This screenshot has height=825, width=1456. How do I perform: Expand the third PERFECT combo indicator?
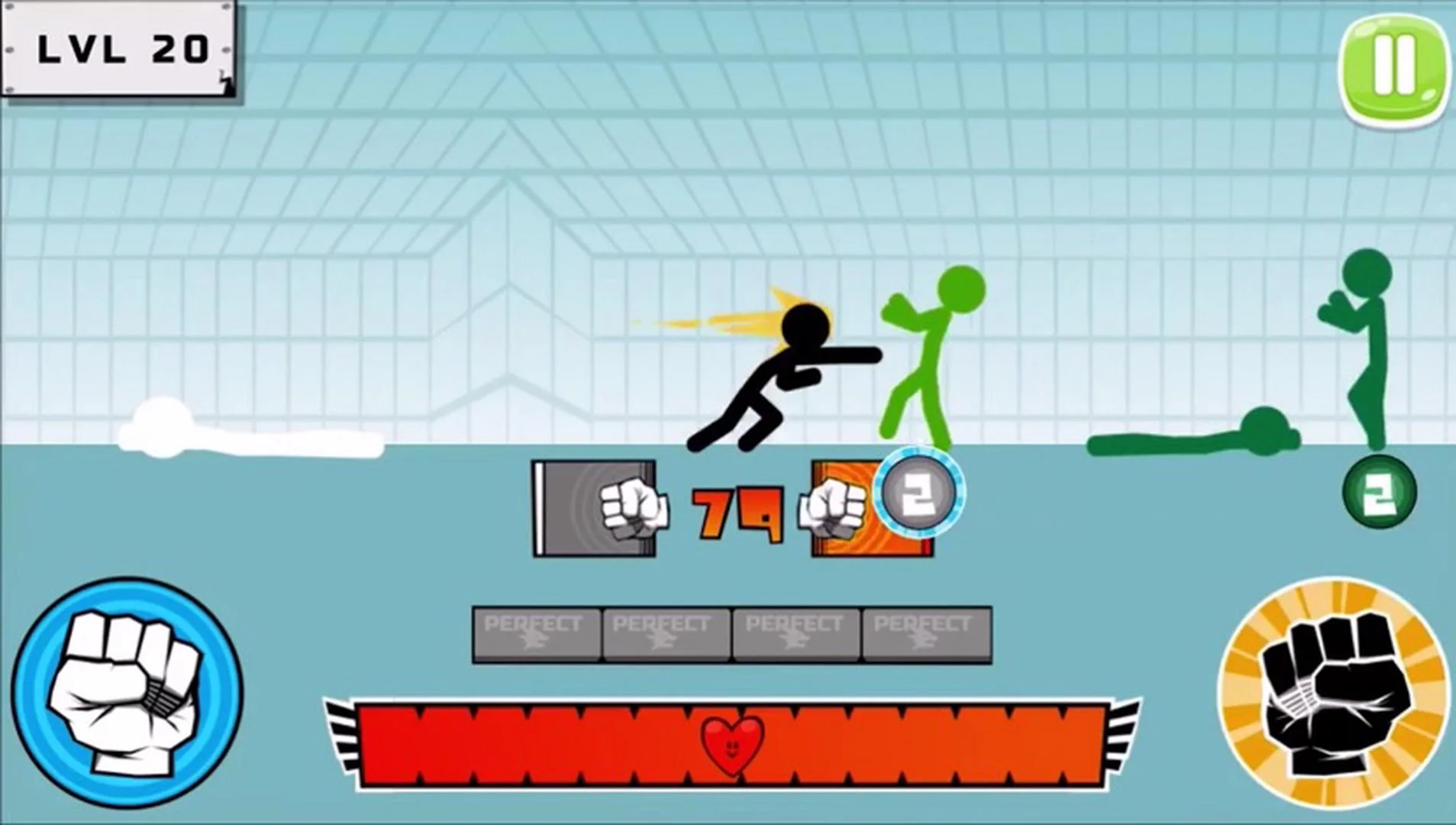pyautogui.click(x=795, y=632)
